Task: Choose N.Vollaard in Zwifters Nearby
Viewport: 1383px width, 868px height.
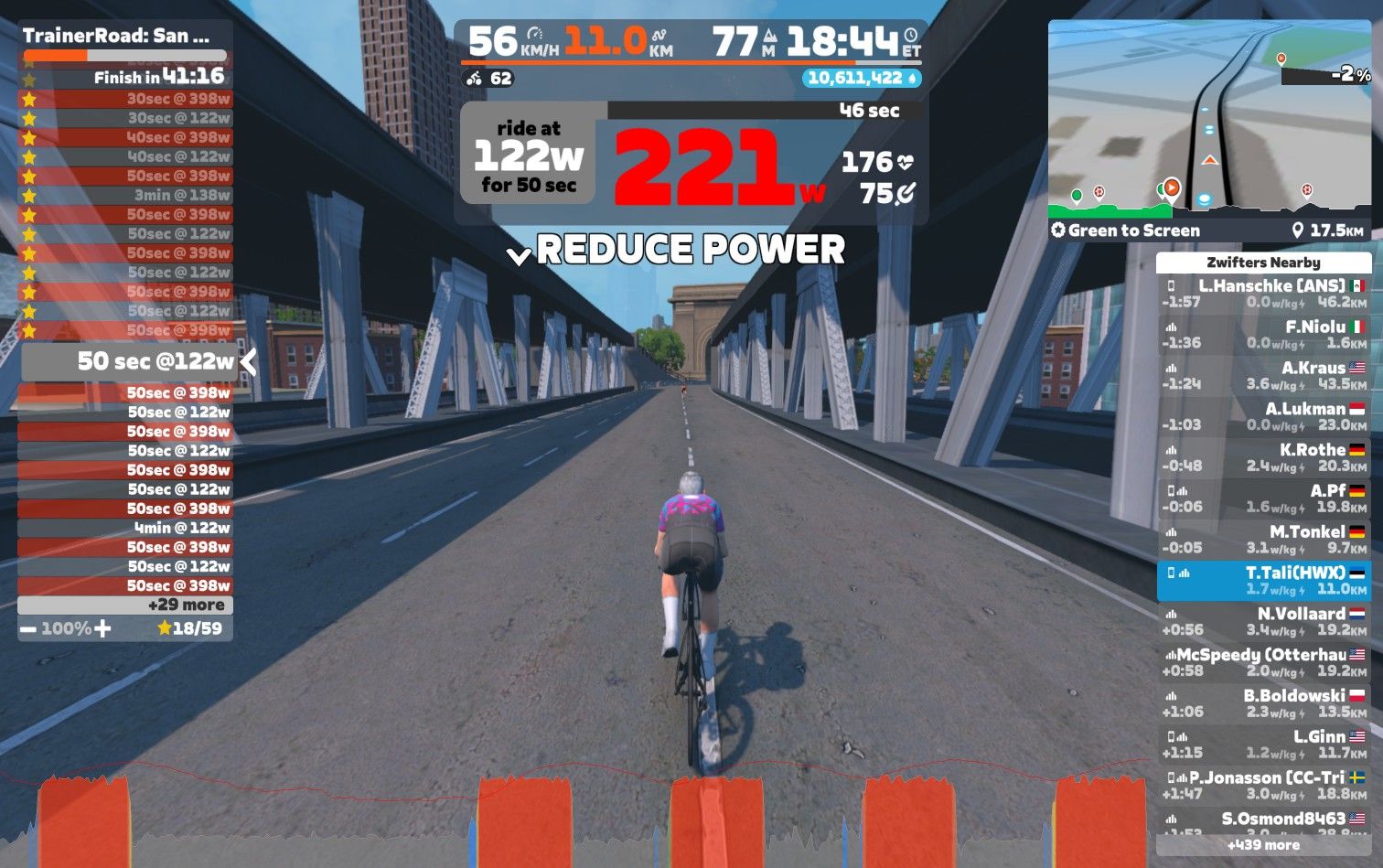Action: pos(1263,622)
